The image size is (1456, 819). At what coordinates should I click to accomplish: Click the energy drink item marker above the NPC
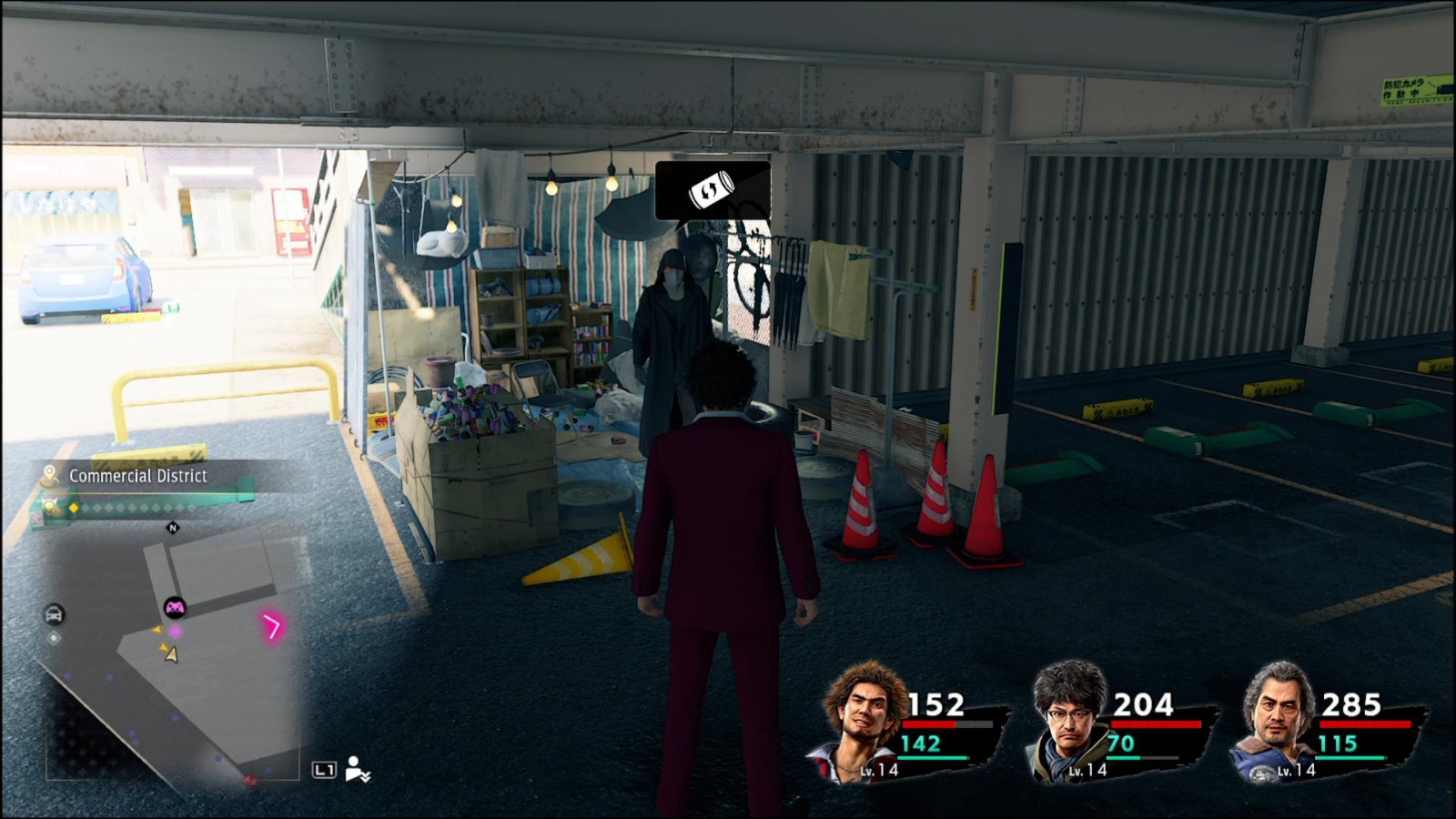(x=714, y=192)
